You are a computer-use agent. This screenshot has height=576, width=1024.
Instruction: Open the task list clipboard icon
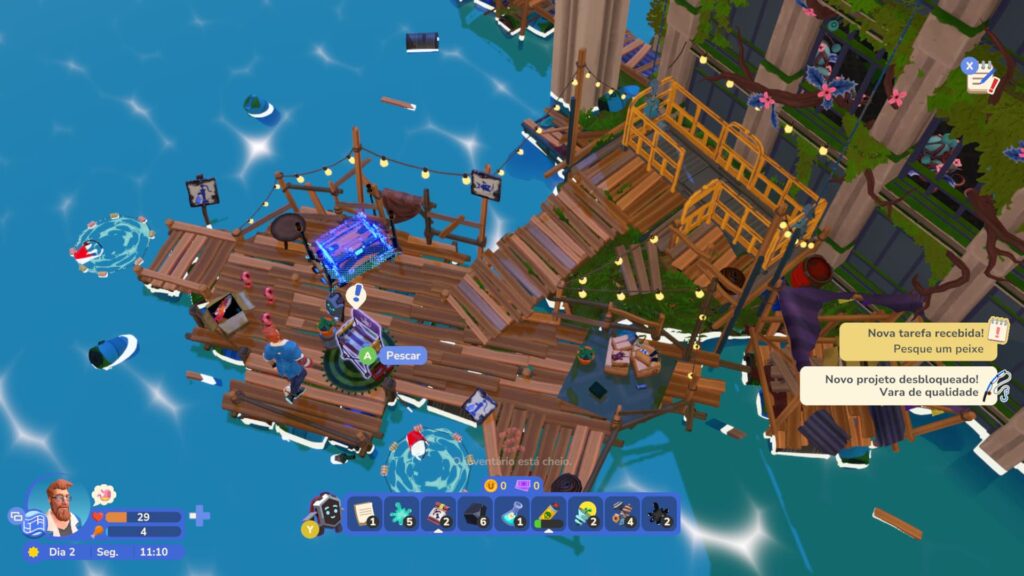point(980,76)
